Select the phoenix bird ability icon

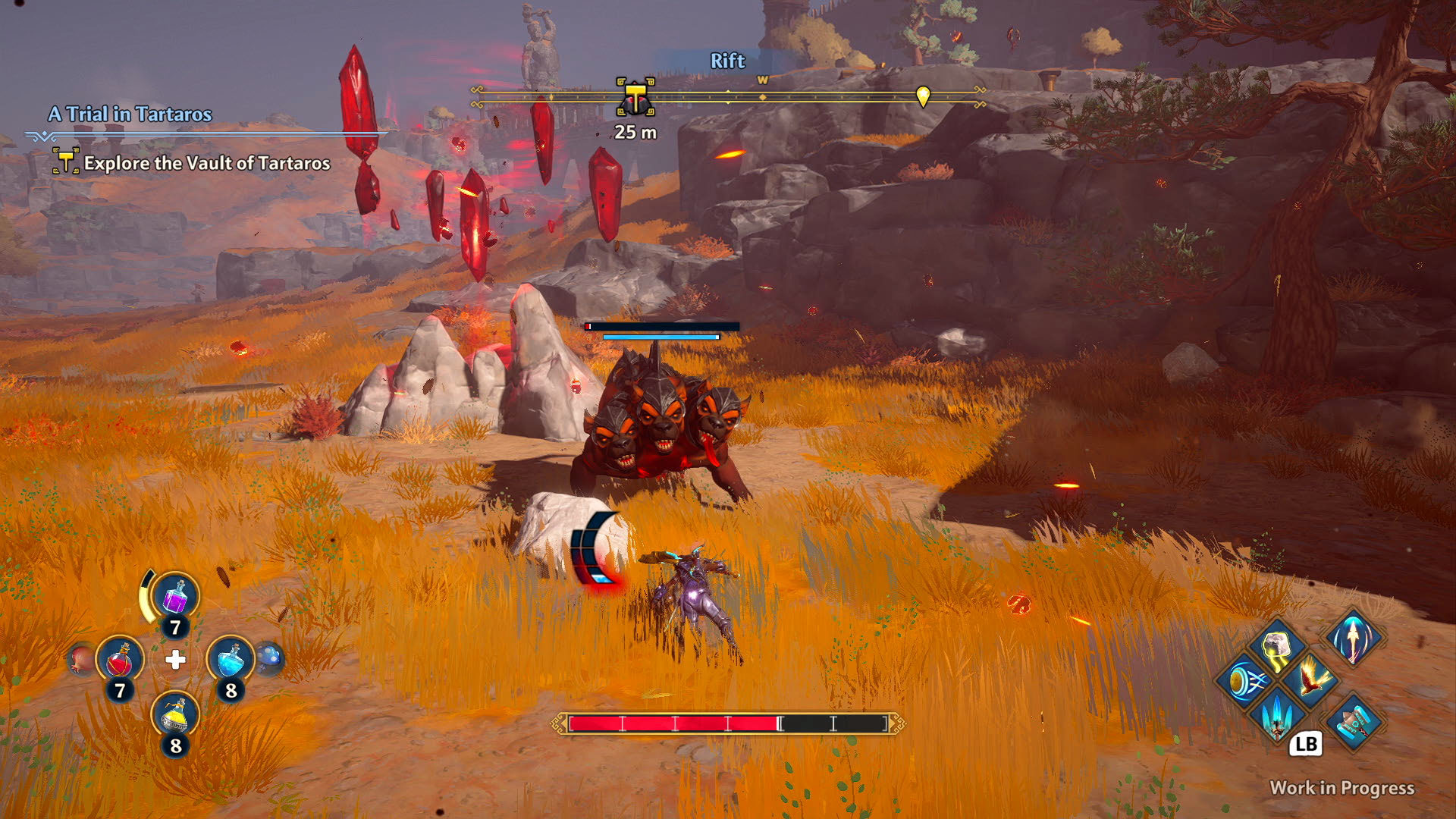tap(1313, 677)
